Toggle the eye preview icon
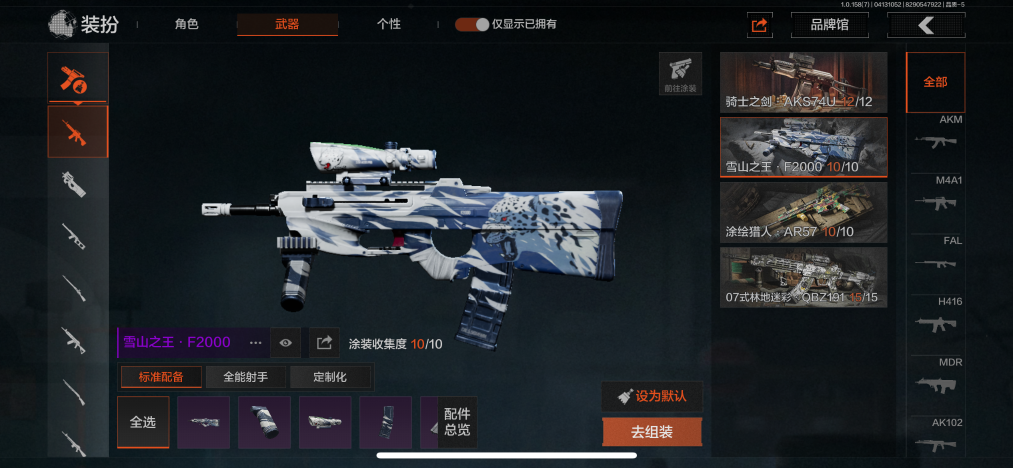1013x468 pixels. tap(286, 343)
